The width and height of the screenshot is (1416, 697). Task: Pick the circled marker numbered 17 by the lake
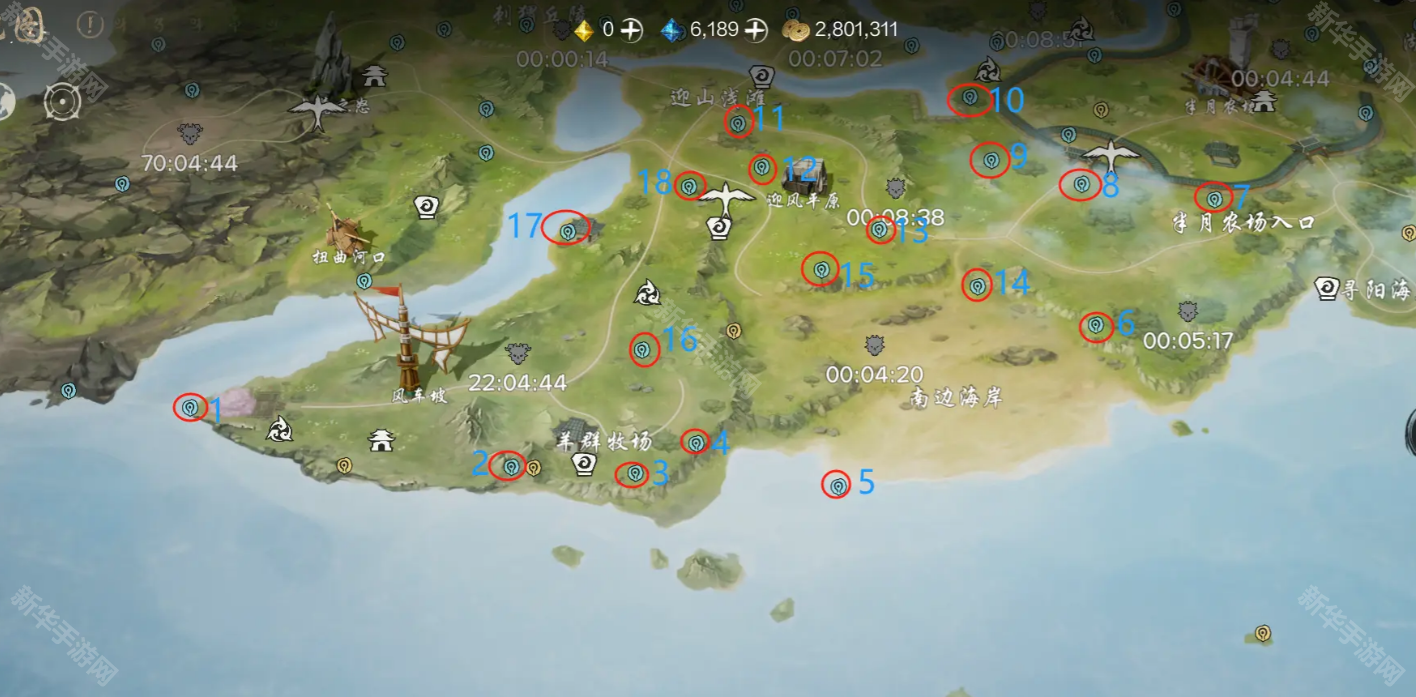click(x=567, y=230)
